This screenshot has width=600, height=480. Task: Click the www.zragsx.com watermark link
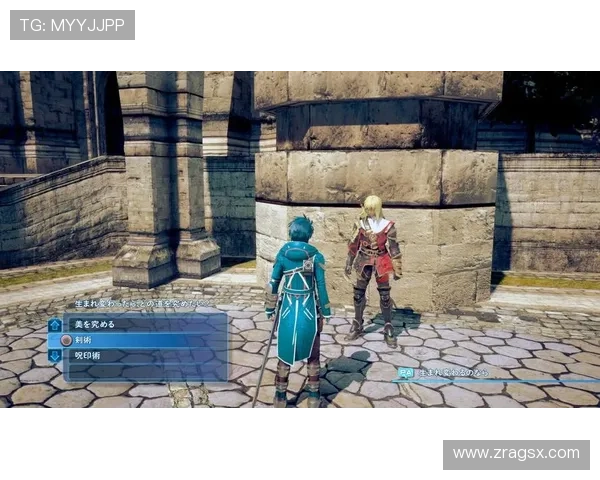[x=515, y=453]
